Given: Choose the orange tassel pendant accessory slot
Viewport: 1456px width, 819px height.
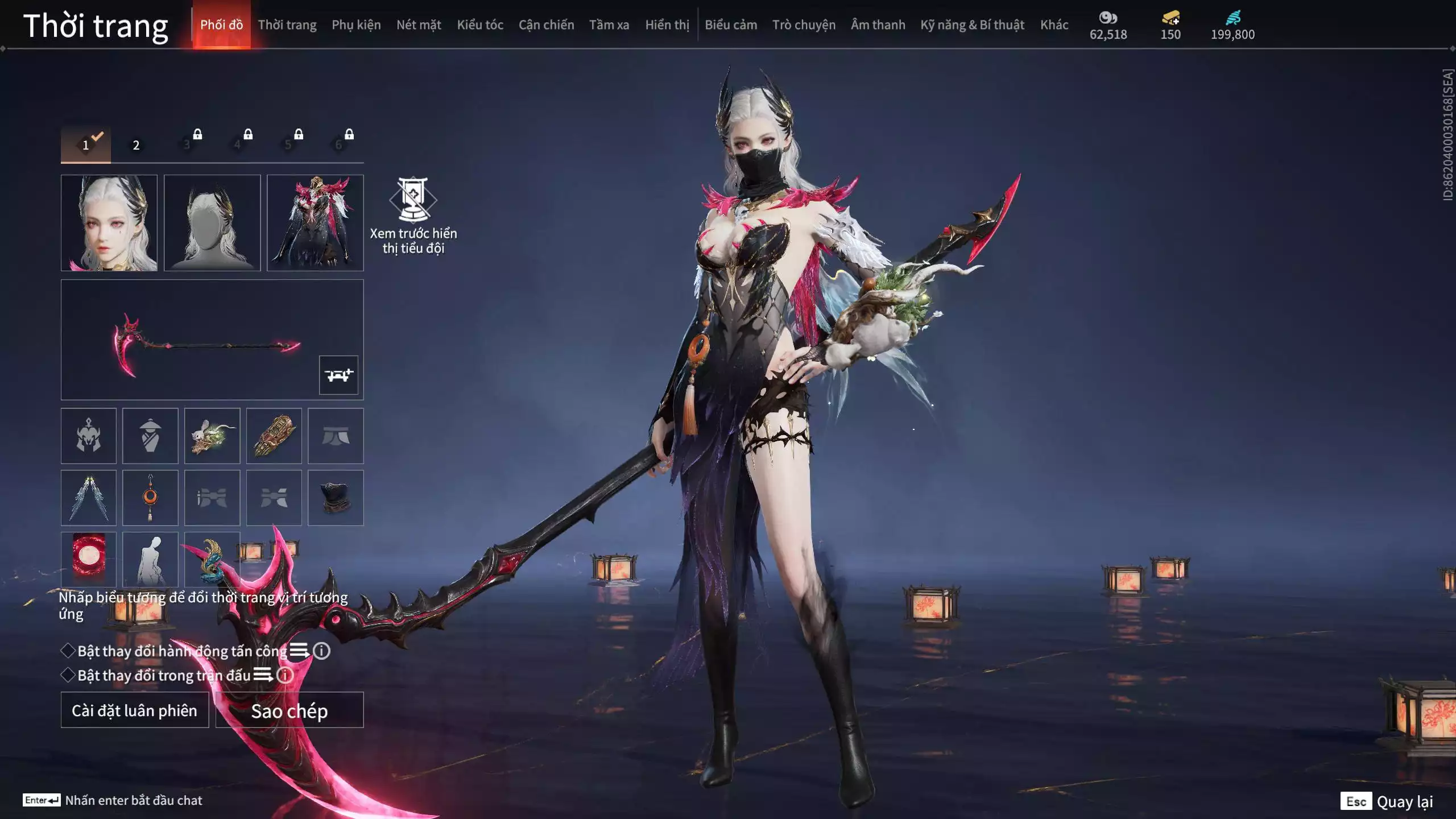Looking at the screenshot, I should tap(150, 498).
